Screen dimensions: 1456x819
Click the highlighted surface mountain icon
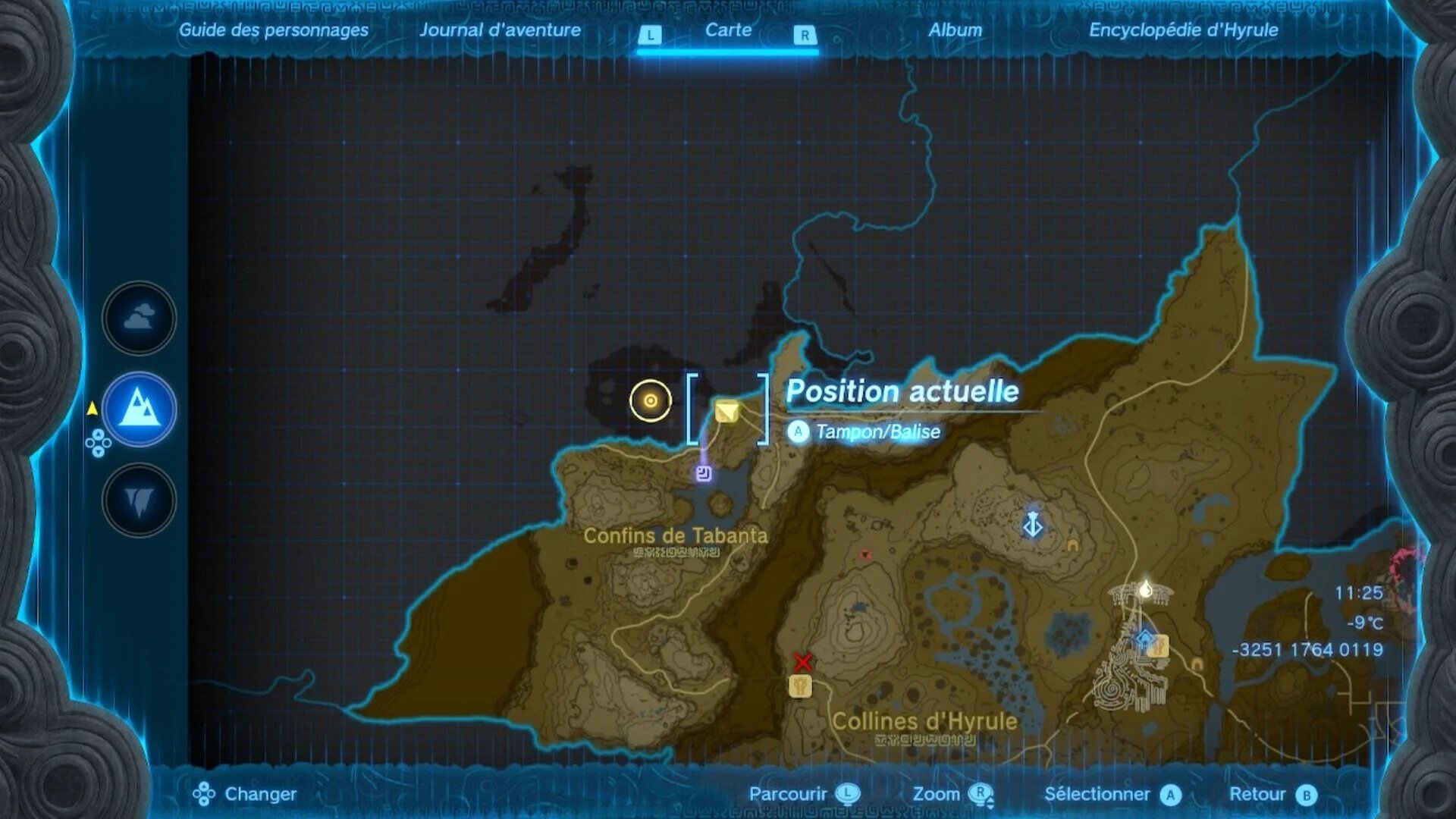[x=139, y=408]
